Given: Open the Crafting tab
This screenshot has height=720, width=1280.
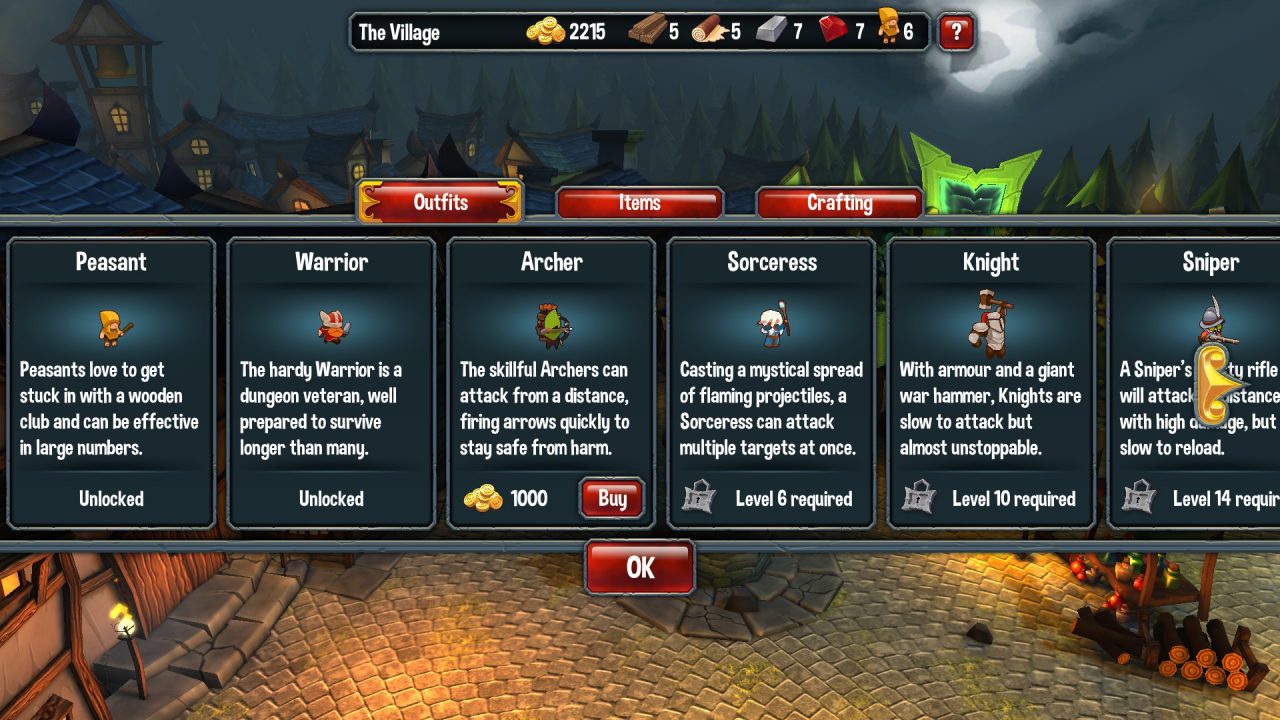Looking at the screenshot, I should click(x=839, y=203).
